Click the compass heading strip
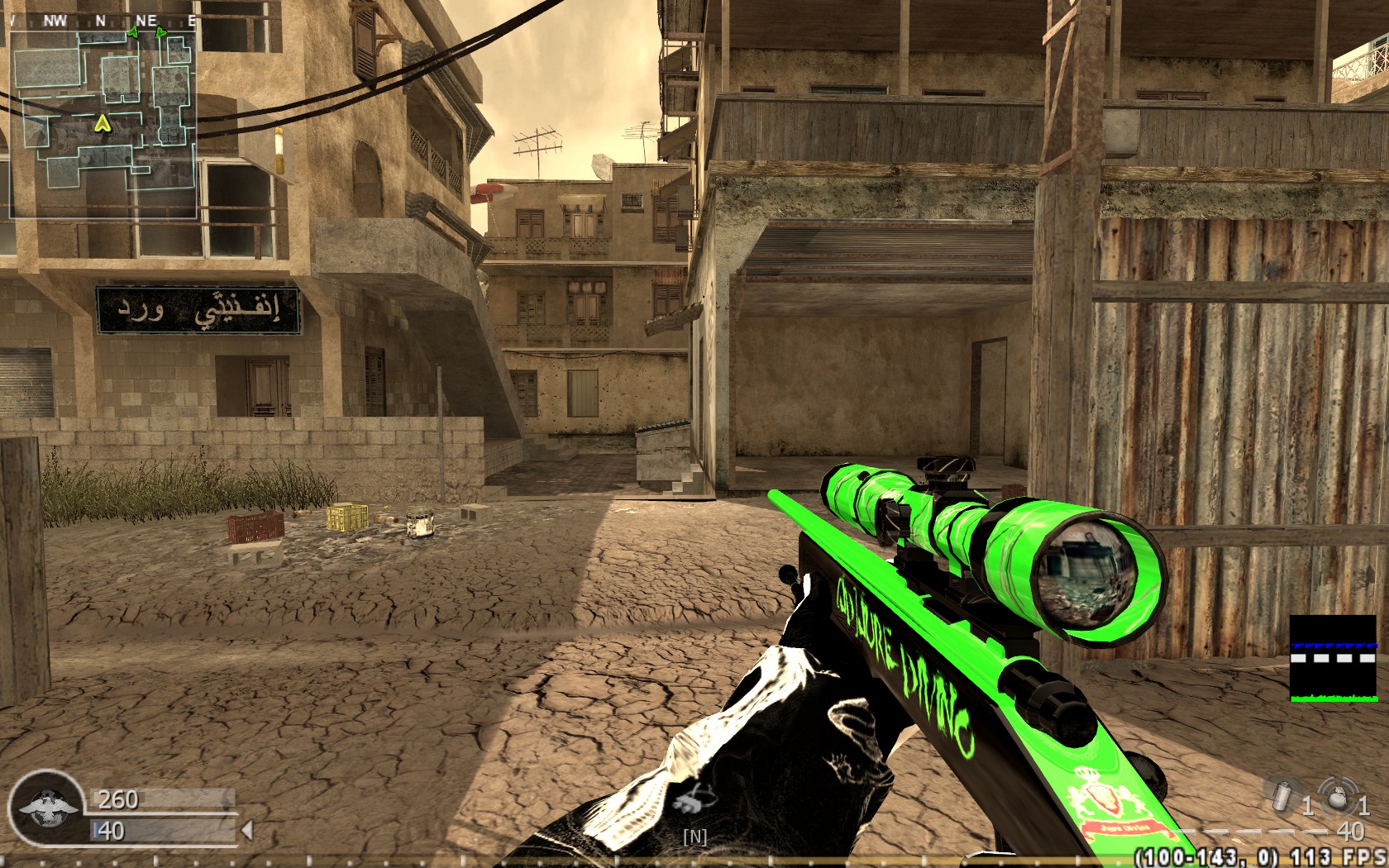The height and width of the screenshot is (868, 1389). pyautogui.click(x=103, y=21)
